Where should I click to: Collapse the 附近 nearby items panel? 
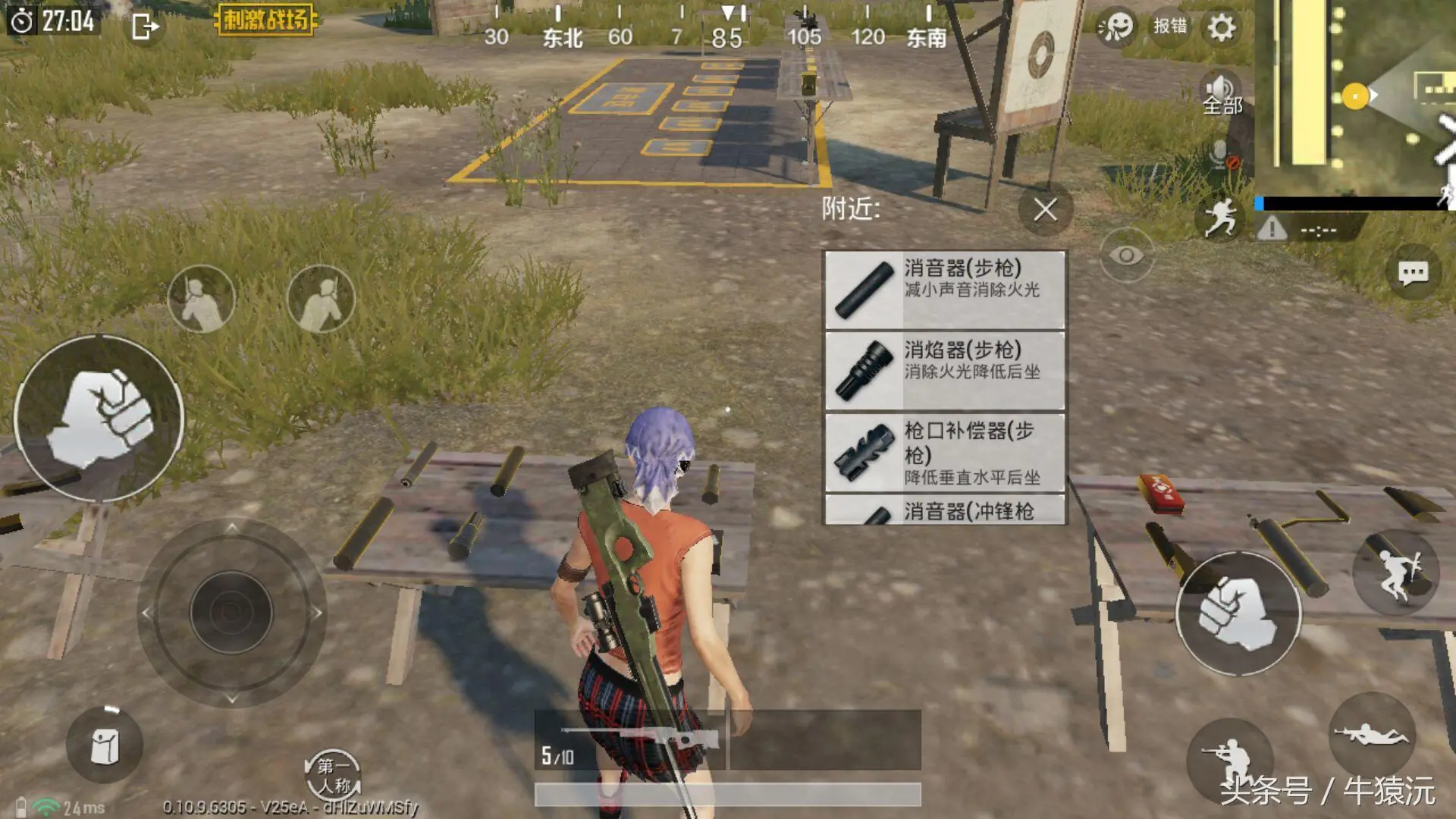(x=1044, y=211)
